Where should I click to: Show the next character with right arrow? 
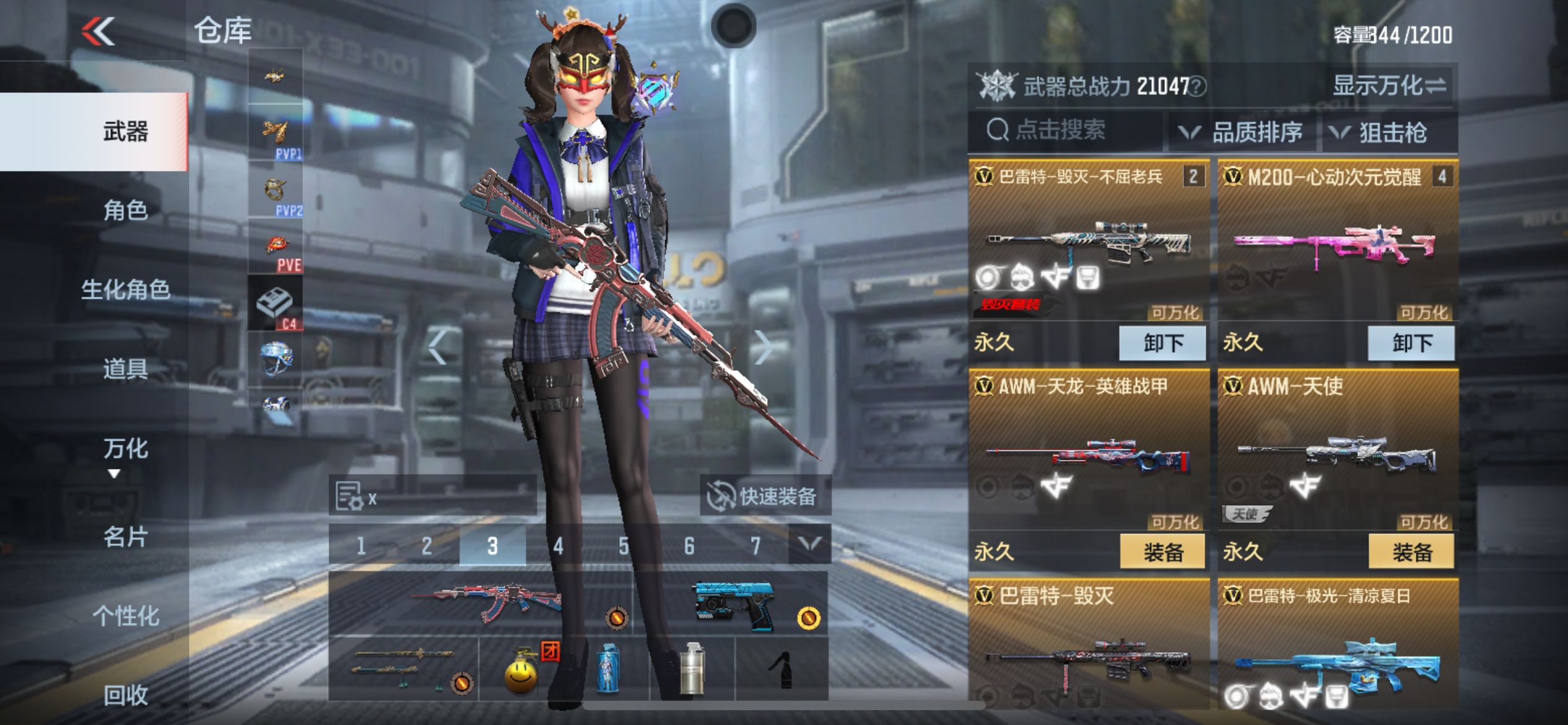click(763, 347)
